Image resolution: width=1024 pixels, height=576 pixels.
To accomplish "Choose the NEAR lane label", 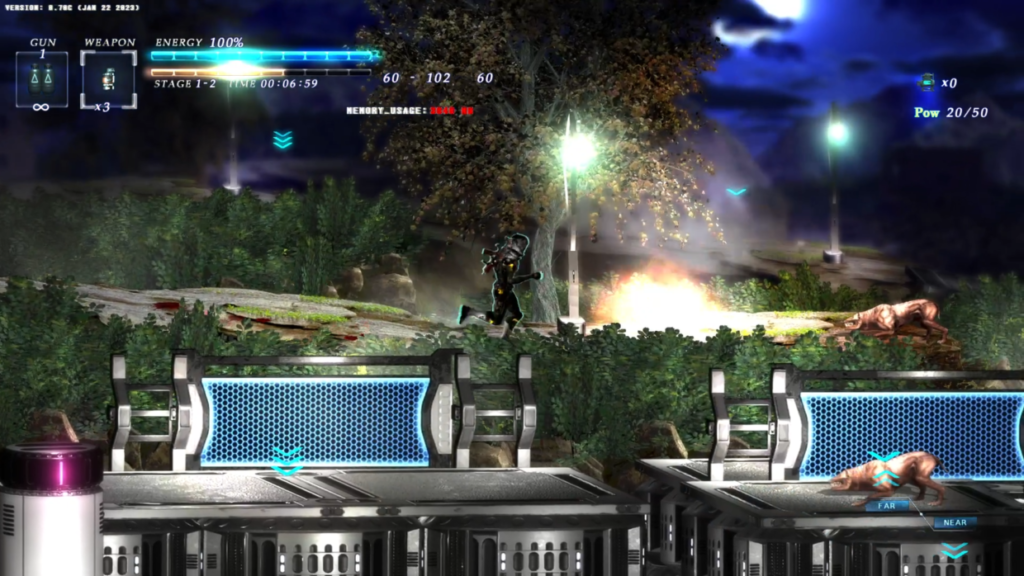I will 954,522.
